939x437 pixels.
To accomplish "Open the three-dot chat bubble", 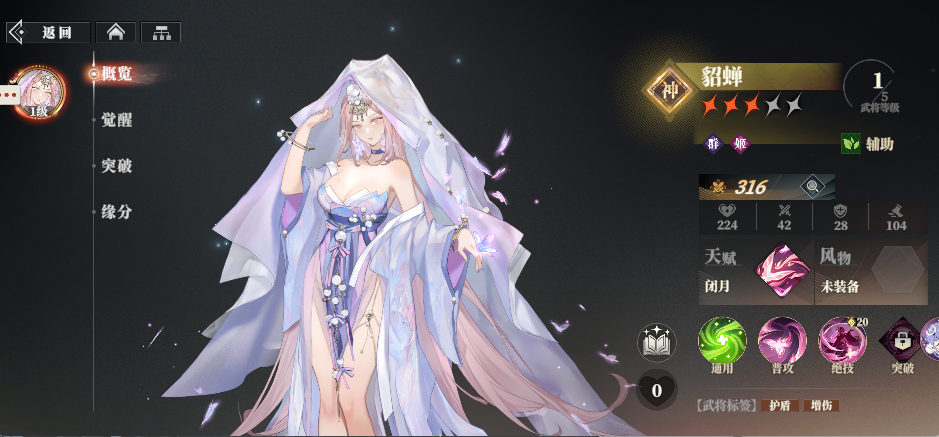I will pyautogui.click(x=9, y=94).
